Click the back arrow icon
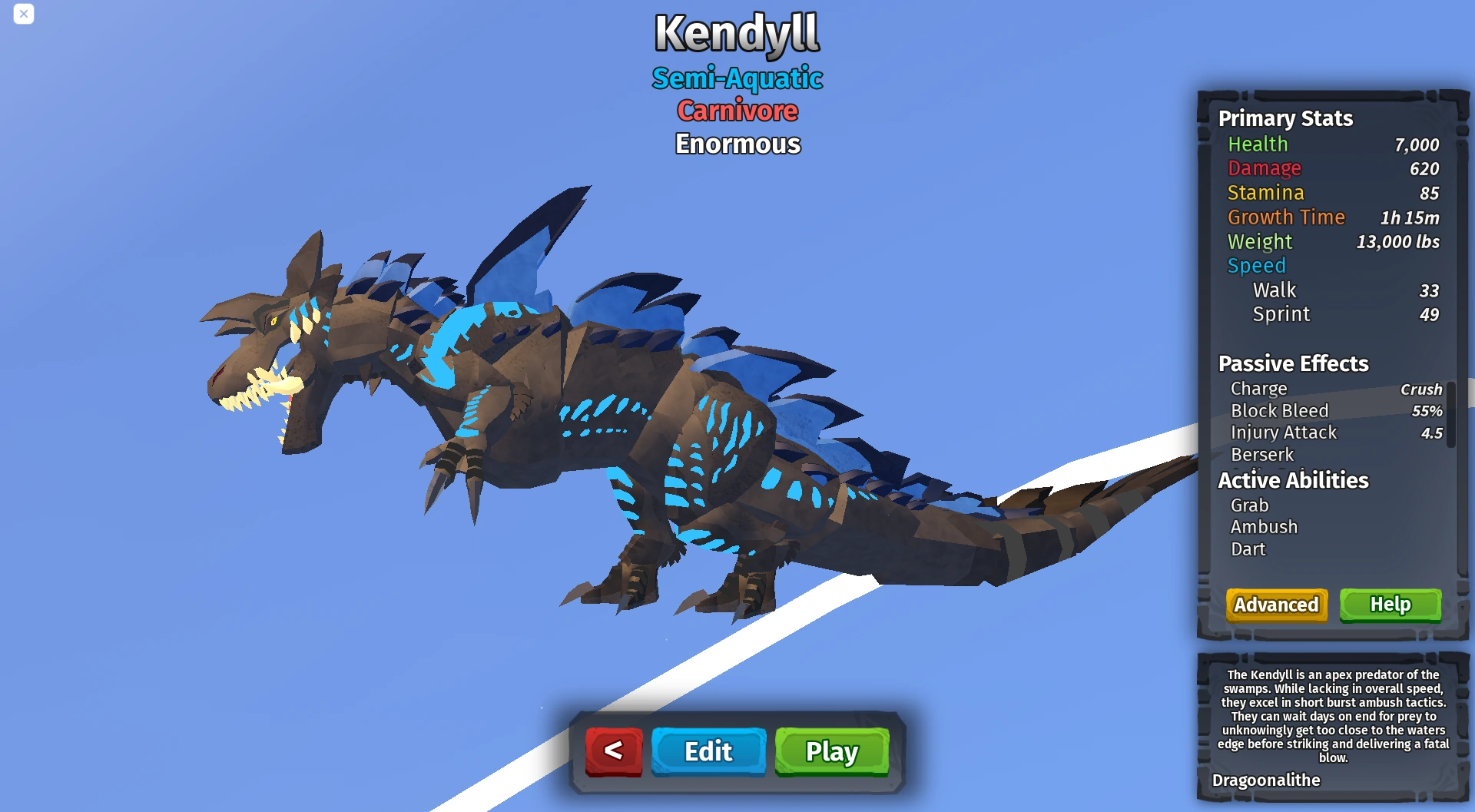Viewport: 1475px width, 812px height. (612, 751)
